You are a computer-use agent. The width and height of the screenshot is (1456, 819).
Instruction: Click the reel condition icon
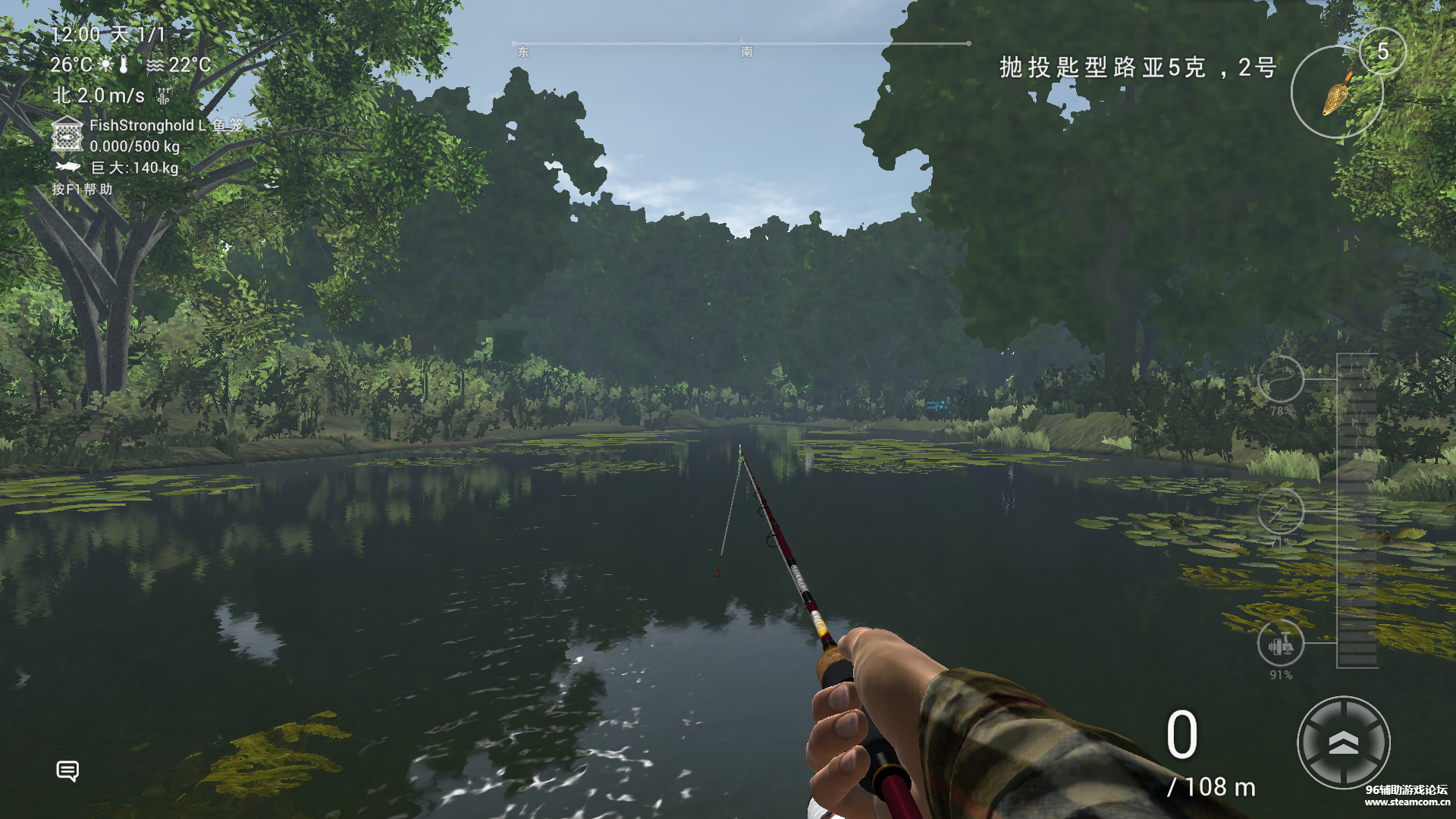(x=1280, y=644)
